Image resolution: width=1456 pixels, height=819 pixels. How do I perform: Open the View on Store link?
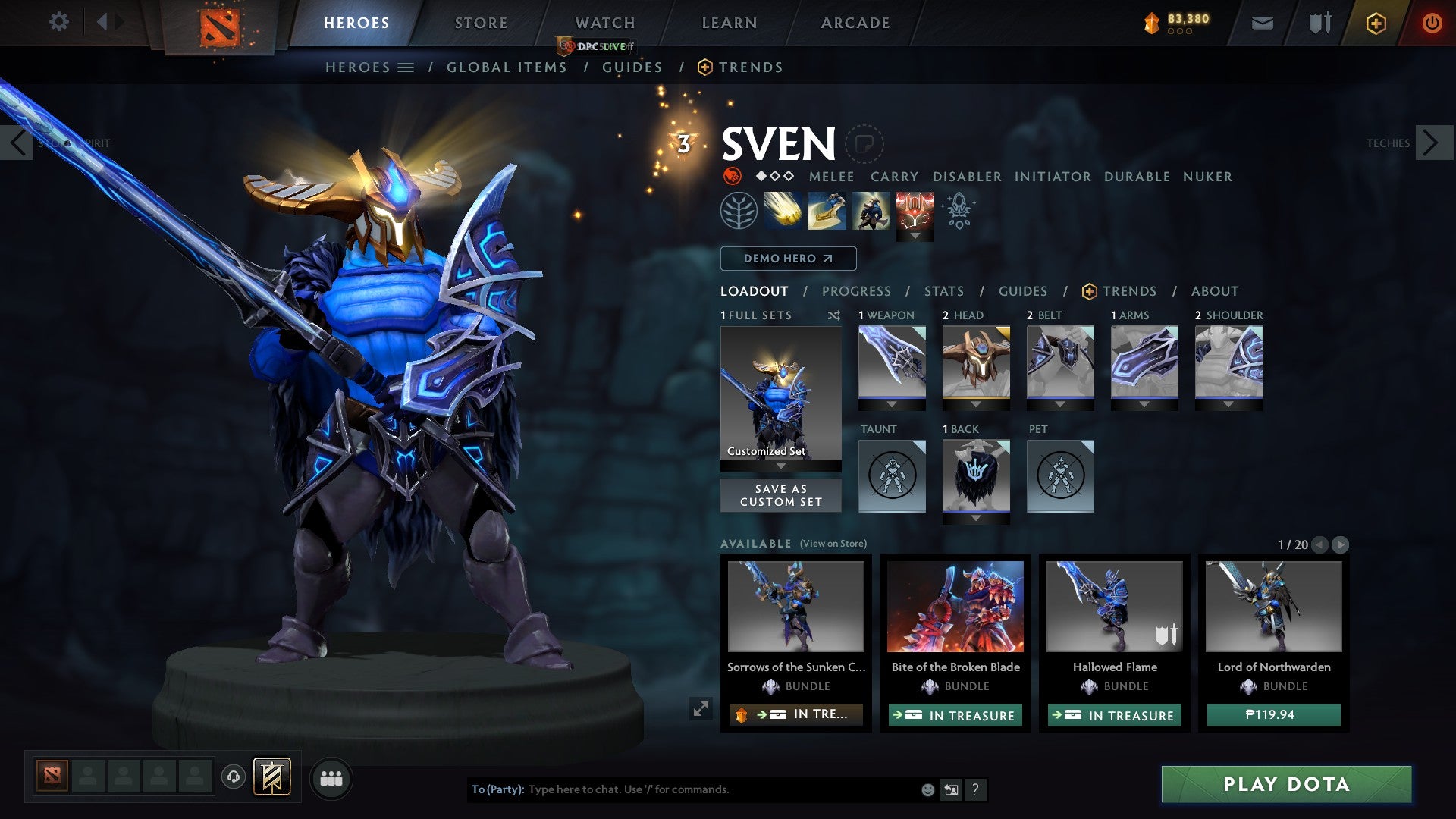(834, 544)
